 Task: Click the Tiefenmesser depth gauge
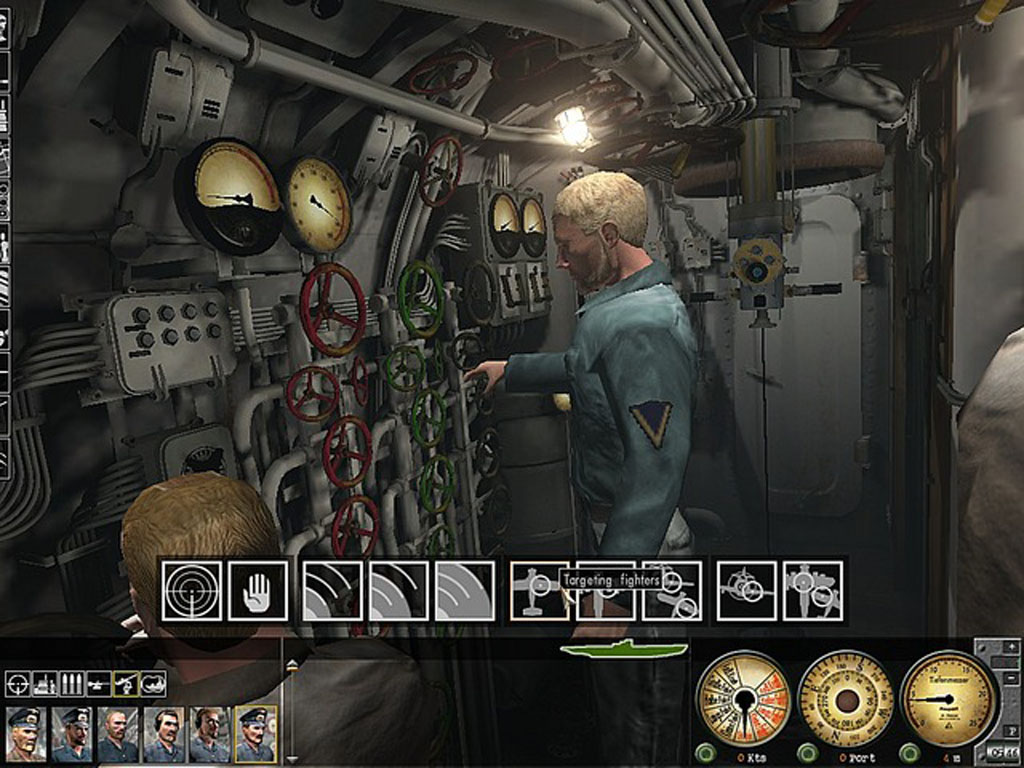tap(947, 697)
